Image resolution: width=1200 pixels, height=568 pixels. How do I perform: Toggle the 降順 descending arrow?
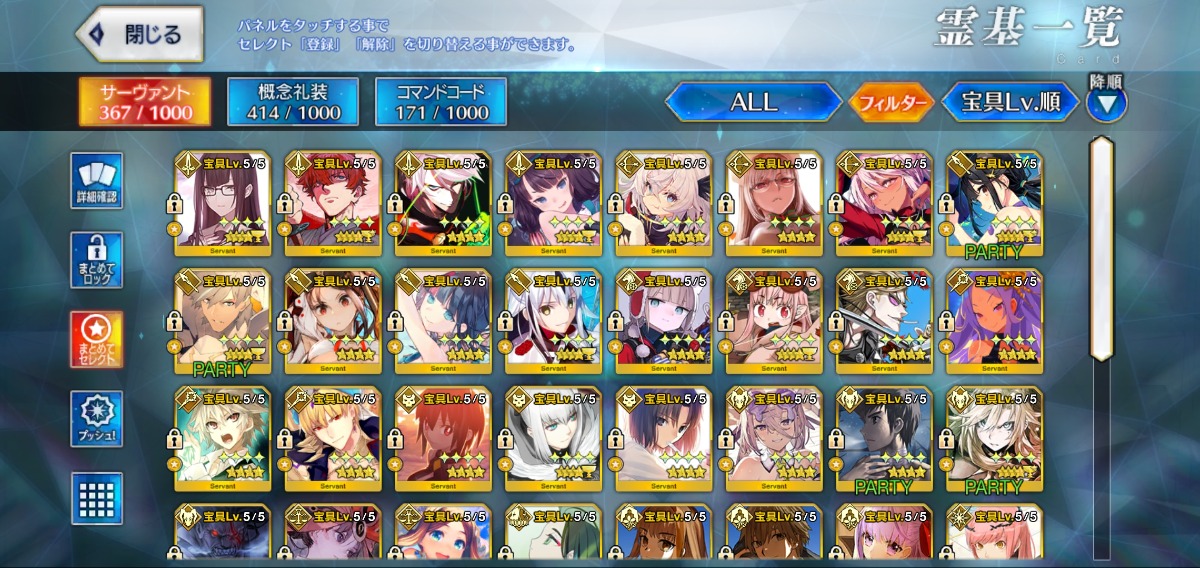point(1107,103)
